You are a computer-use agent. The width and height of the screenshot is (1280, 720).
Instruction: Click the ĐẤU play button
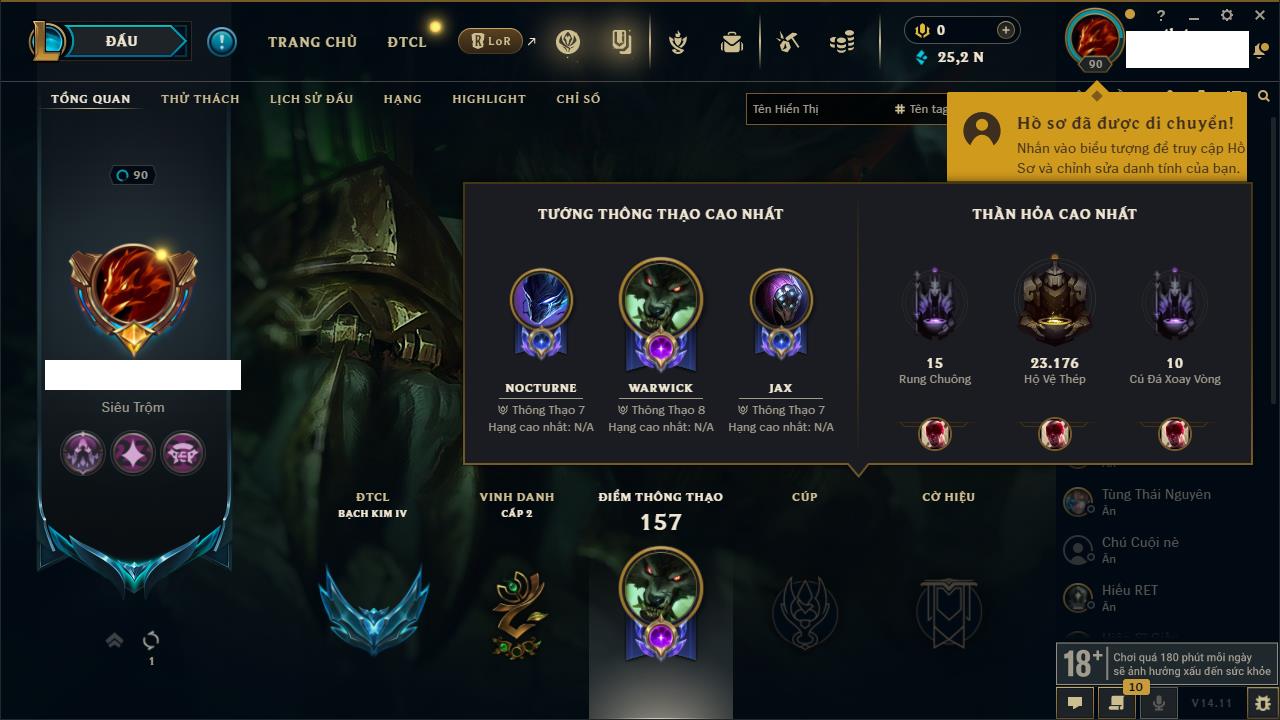tap(122, 41)
